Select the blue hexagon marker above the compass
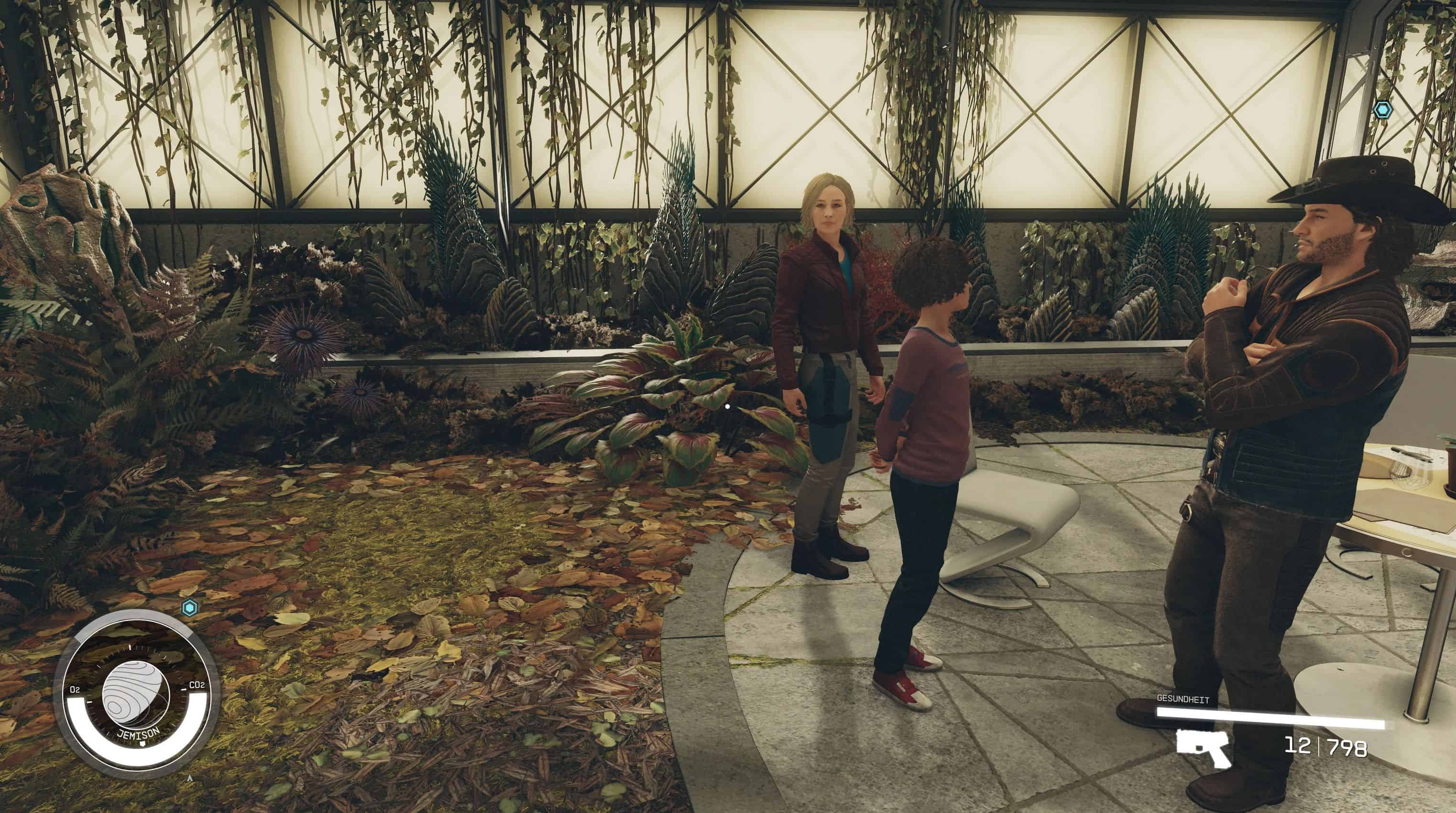 pos(190,608)
